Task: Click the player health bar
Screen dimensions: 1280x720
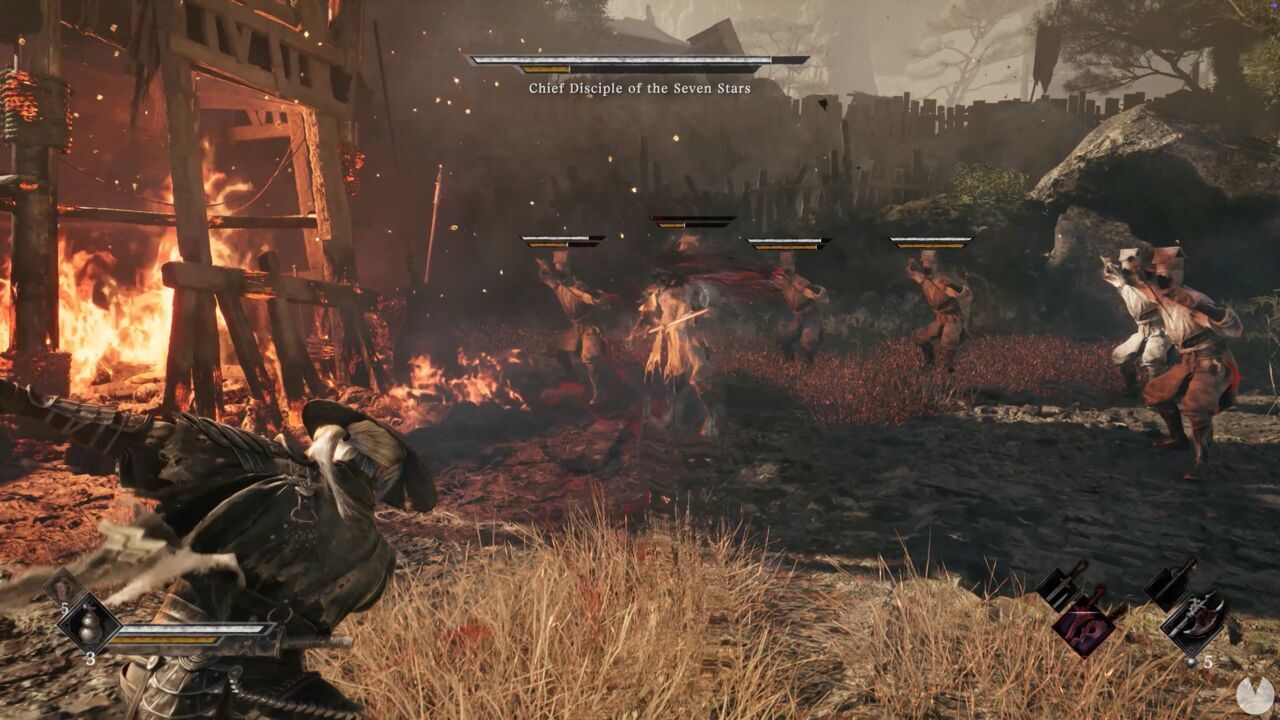Action: (190, 628)
